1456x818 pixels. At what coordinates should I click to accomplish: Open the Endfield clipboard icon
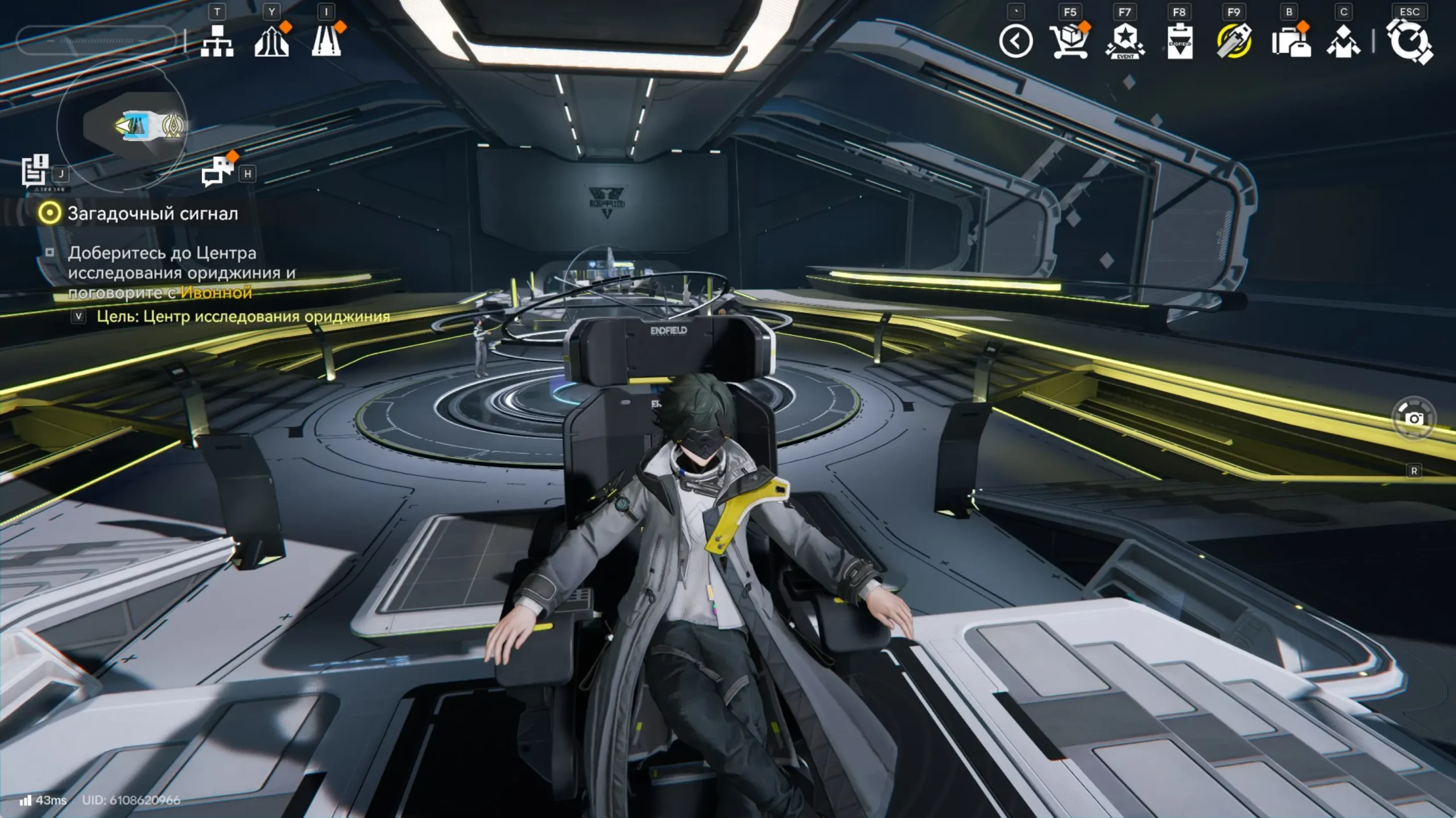click(1180, 41)
